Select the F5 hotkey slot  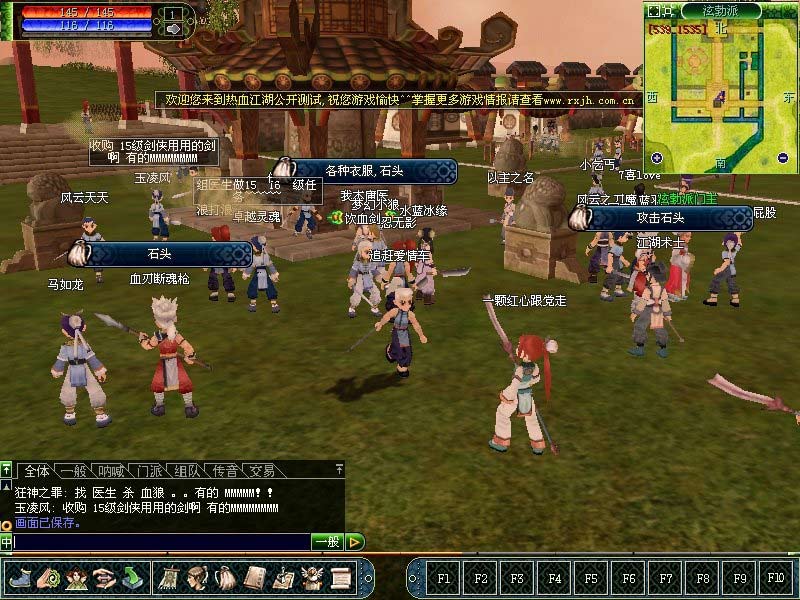click(x=591, y=578)
